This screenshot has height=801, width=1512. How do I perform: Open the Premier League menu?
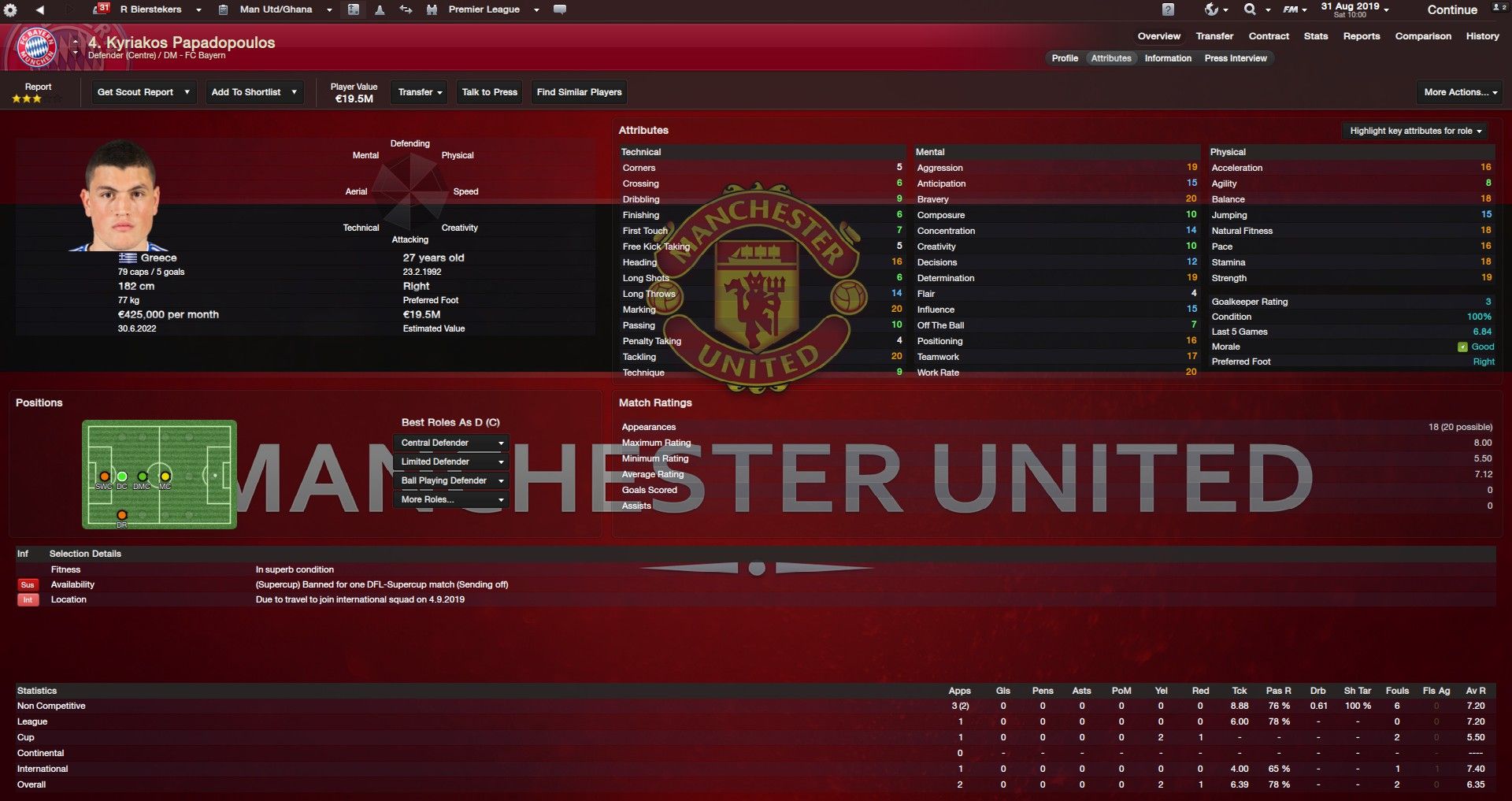[493, 9]
